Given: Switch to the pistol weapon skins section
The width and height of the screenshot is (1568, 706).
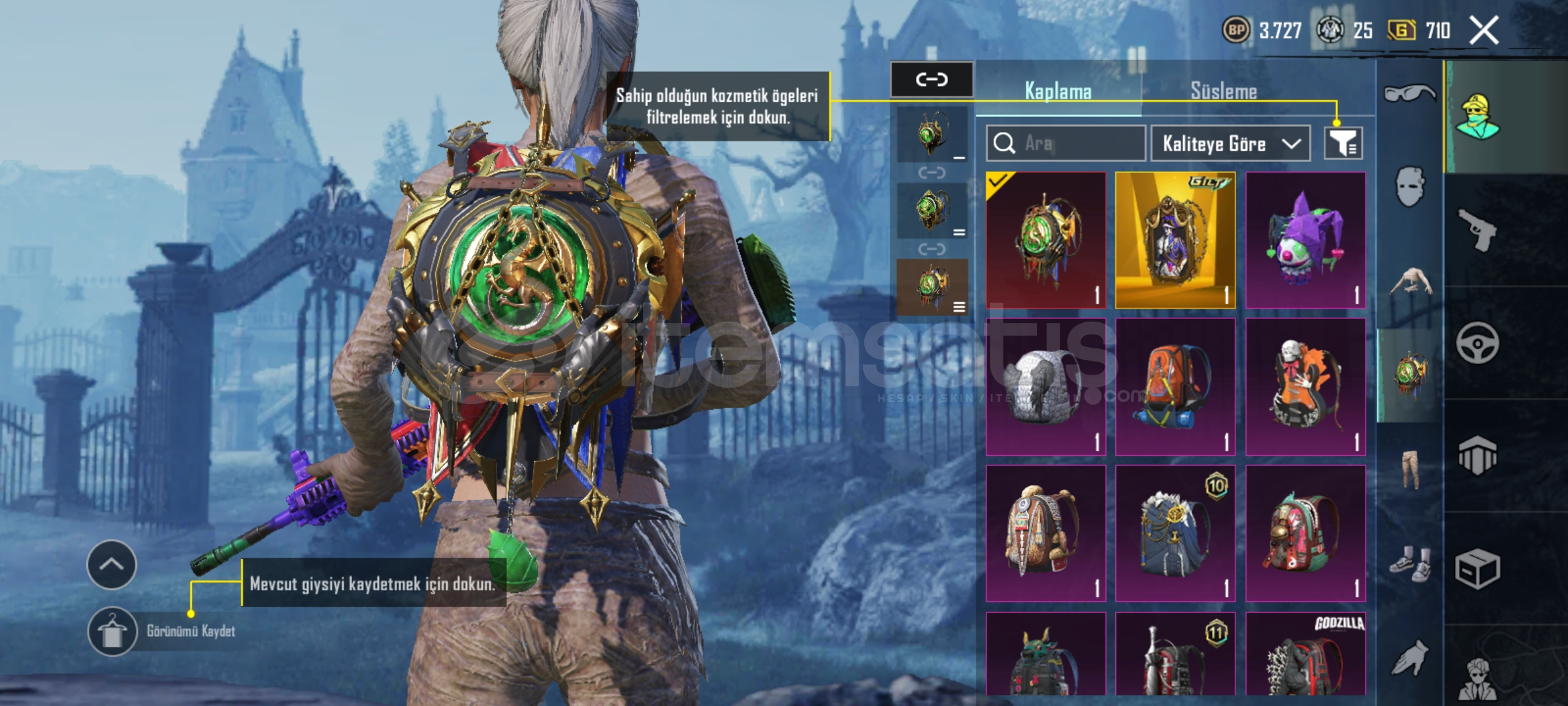Looking at the screenshot, I should (x=1478, y=230).
